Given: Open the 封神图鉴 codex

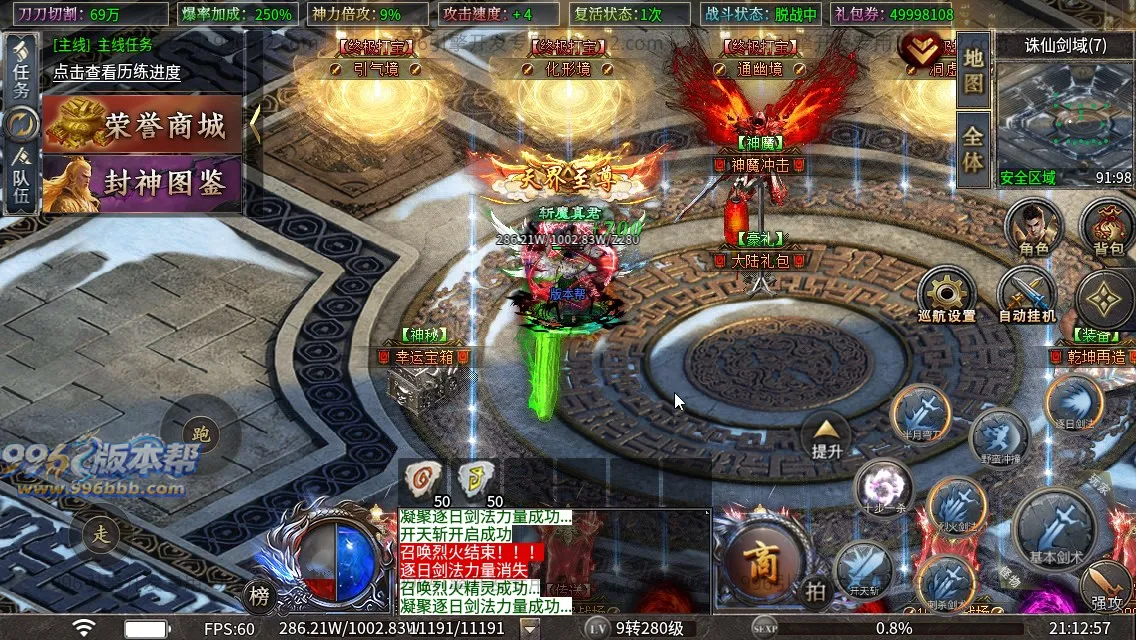Looking at the screenshot, I should (x=148, y=182).
